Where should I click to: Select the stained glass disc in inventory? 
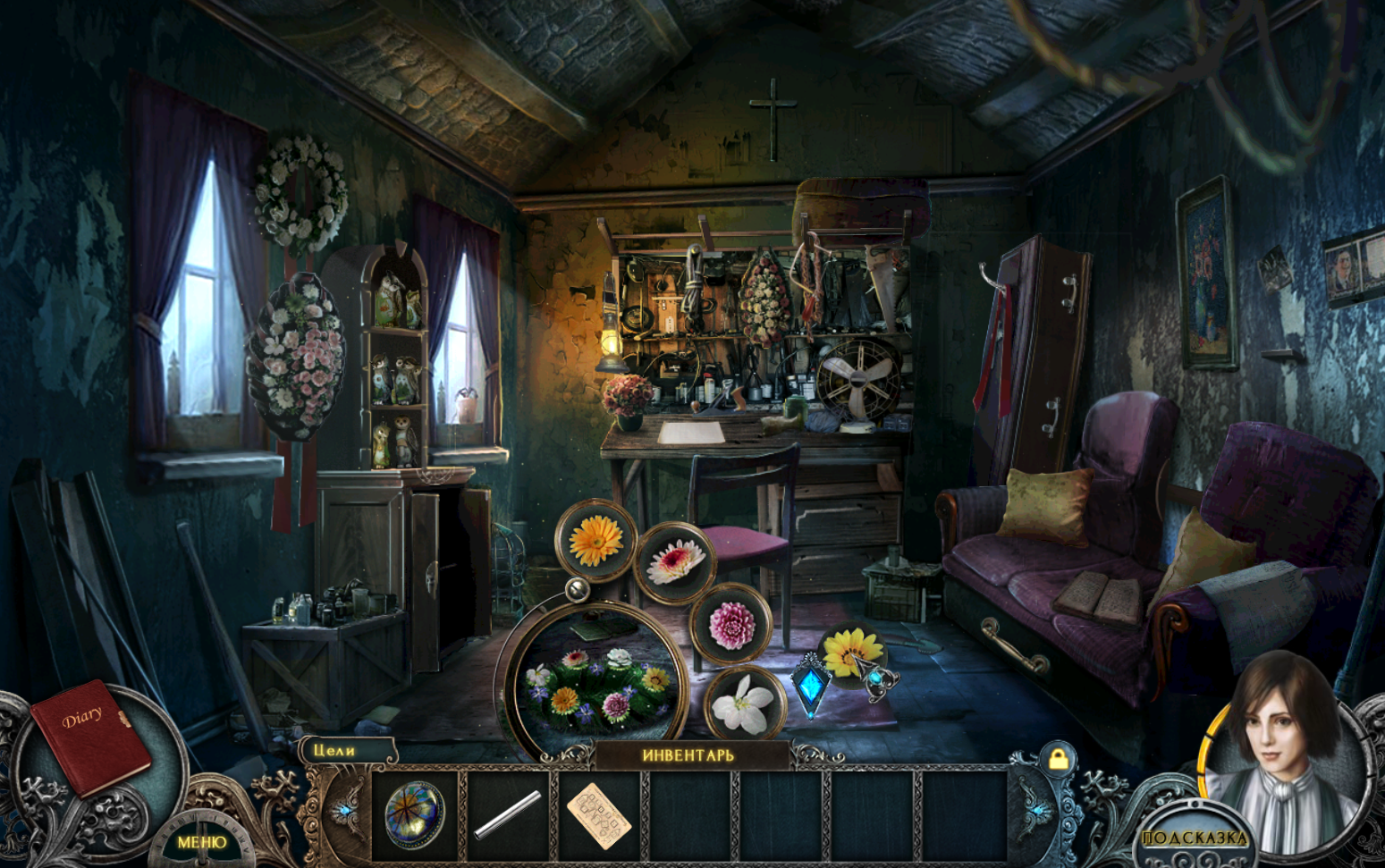pos(414,814)
